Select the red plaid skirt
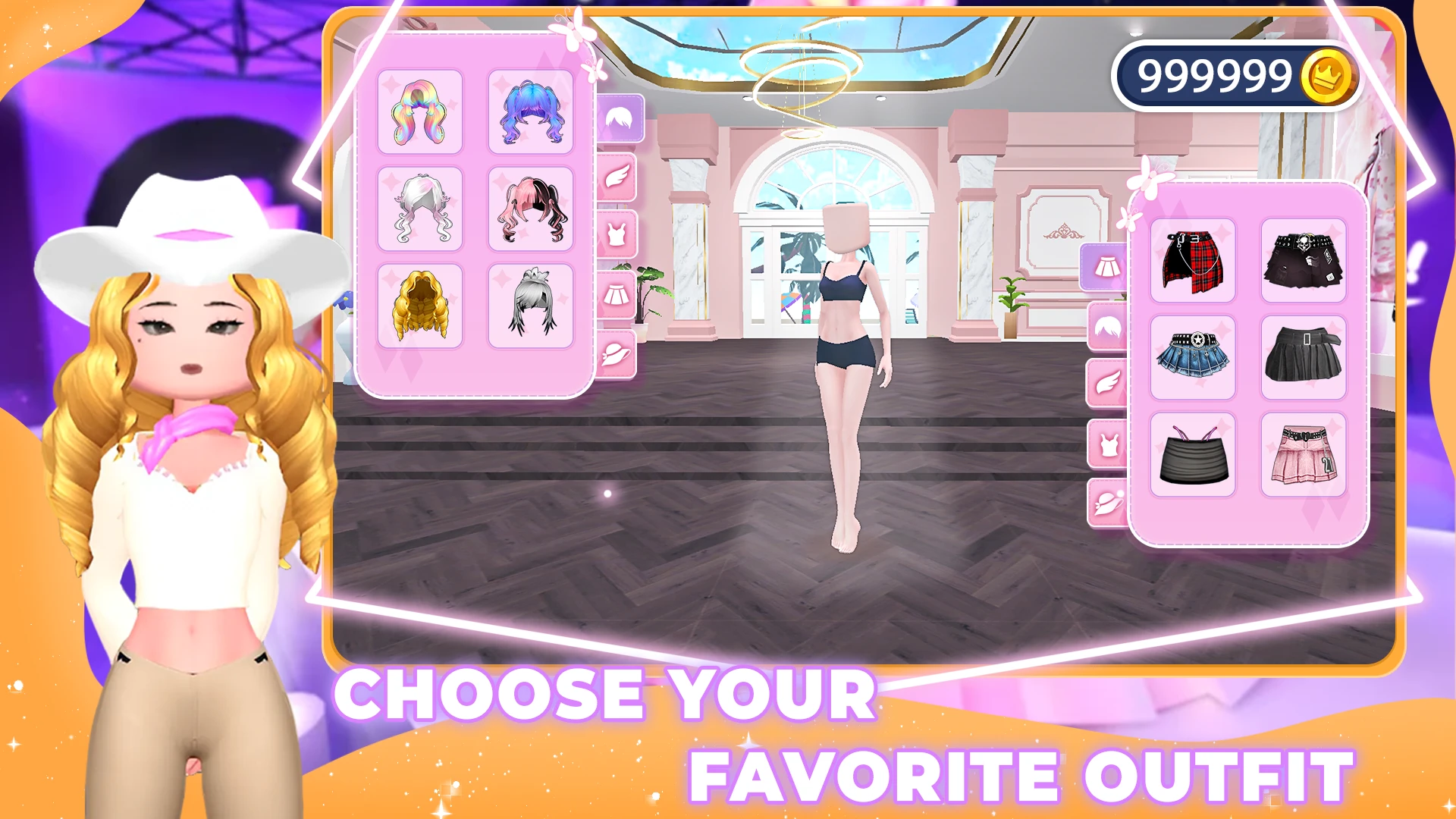Image resolution: width=1456 pixels, height=819 pixels. [x=1192, y=261]
